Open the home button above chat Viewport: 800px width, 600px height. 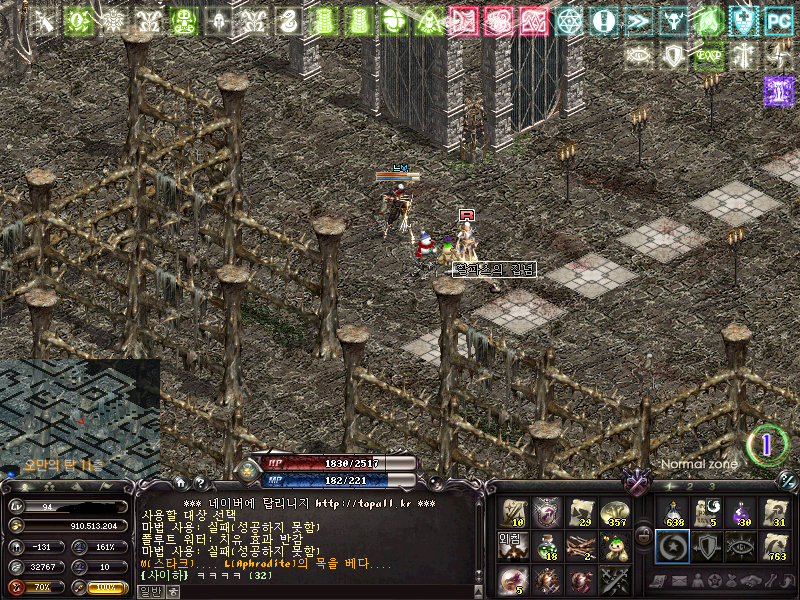coord(180,482)
